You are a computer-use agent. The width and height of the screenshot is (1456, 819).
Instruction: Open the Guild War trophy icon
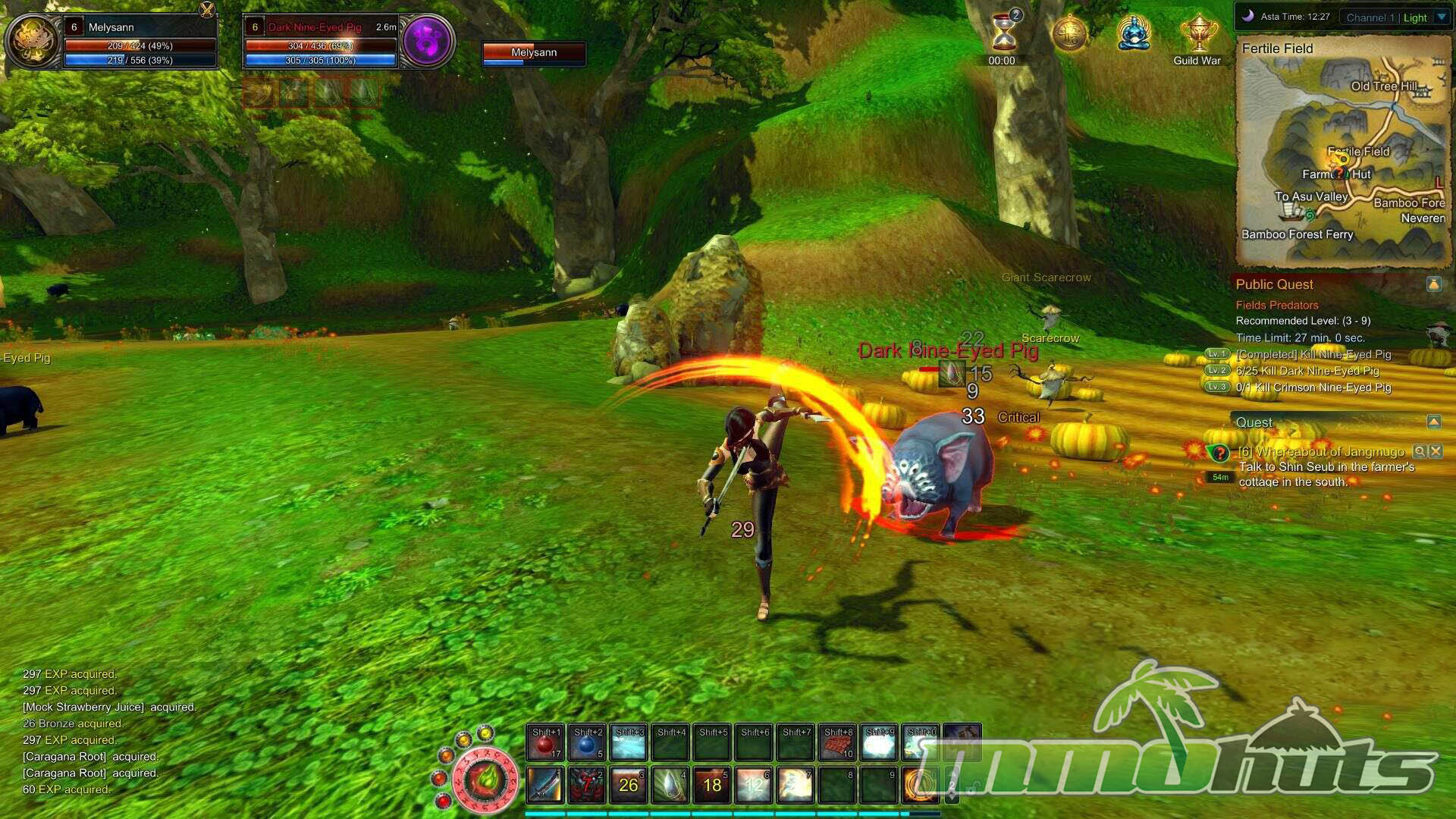coord(1198,34)
